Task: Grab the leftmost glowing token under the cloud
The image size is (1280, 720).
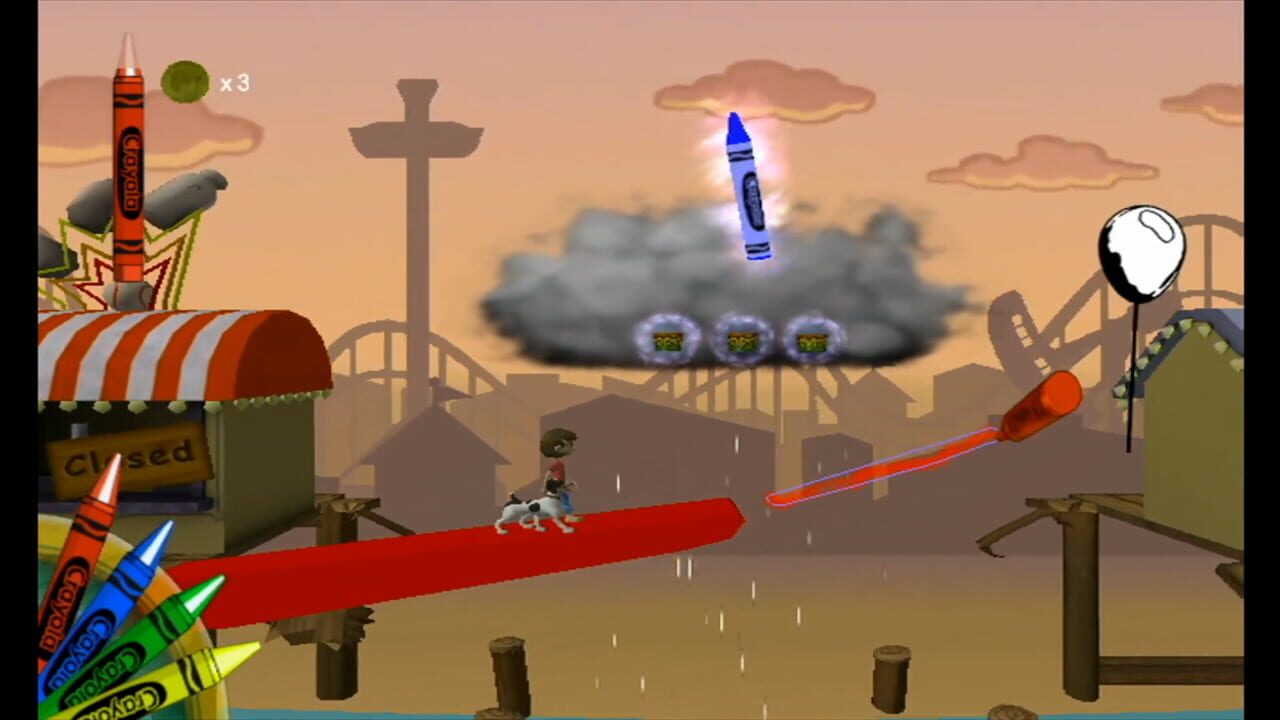Action: pos(668,341)
